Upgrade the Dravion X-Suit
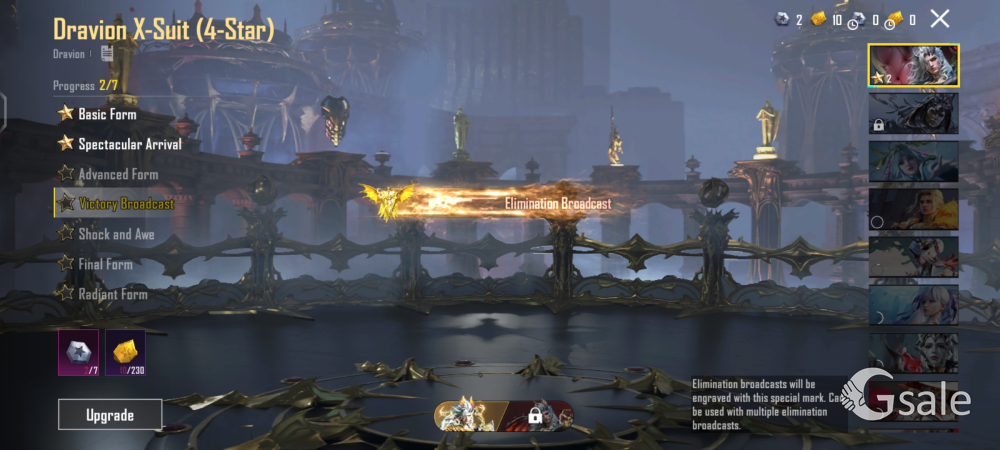The image size is (1000, 450). point(110,414)
